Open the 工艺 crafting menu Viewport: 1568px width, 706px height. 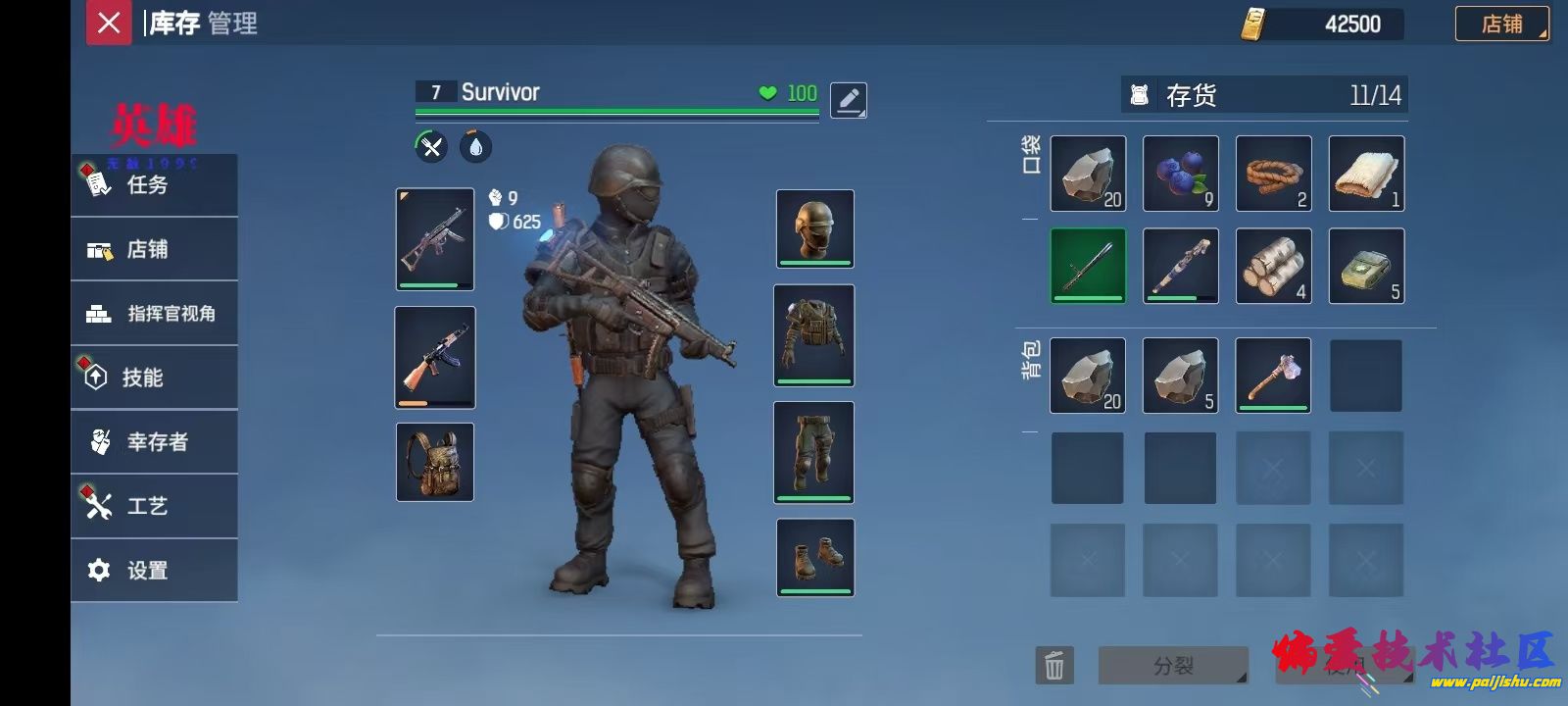click(154, 506)
